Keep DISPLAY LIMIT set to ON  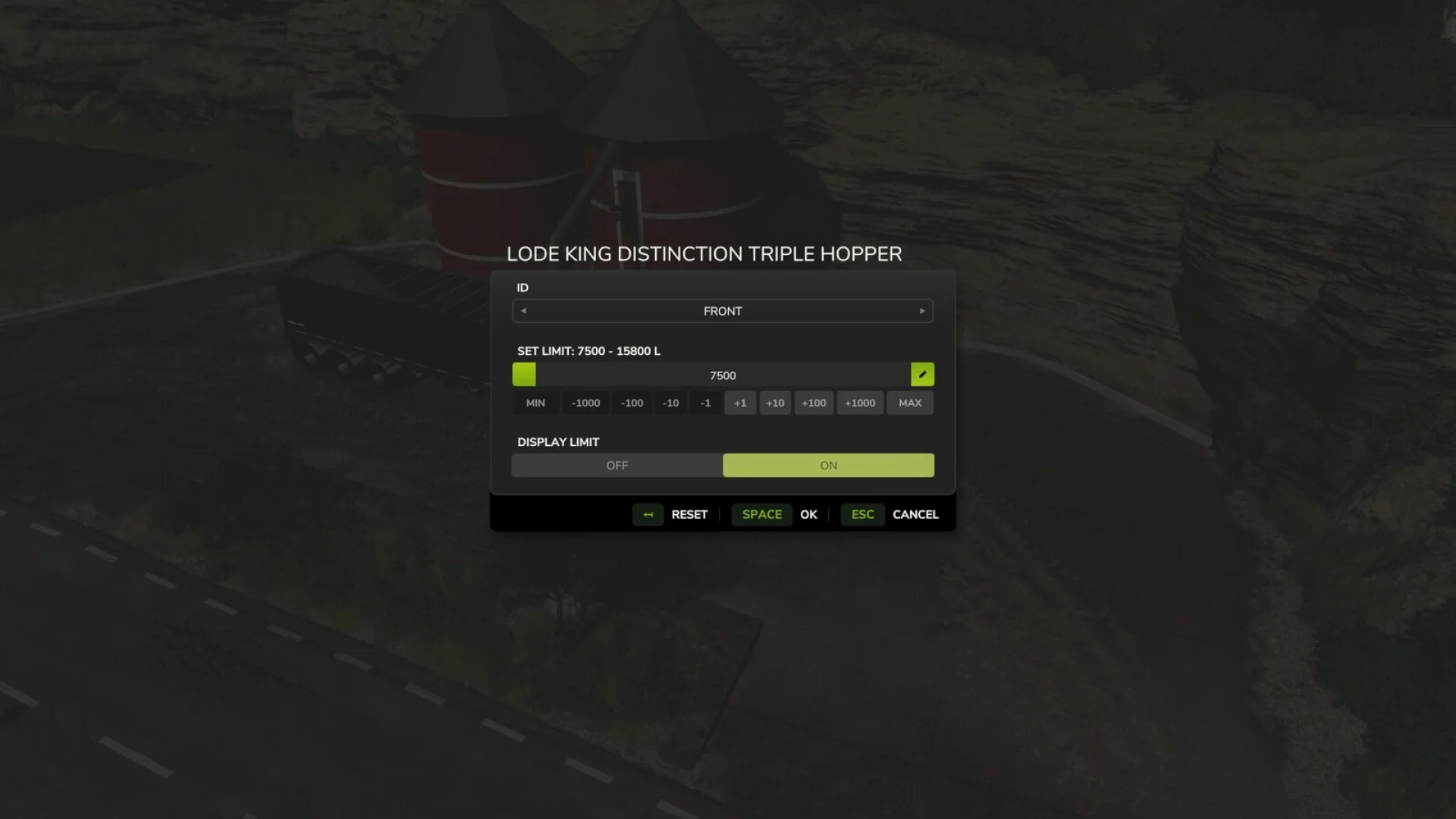[x=827, y=465]
